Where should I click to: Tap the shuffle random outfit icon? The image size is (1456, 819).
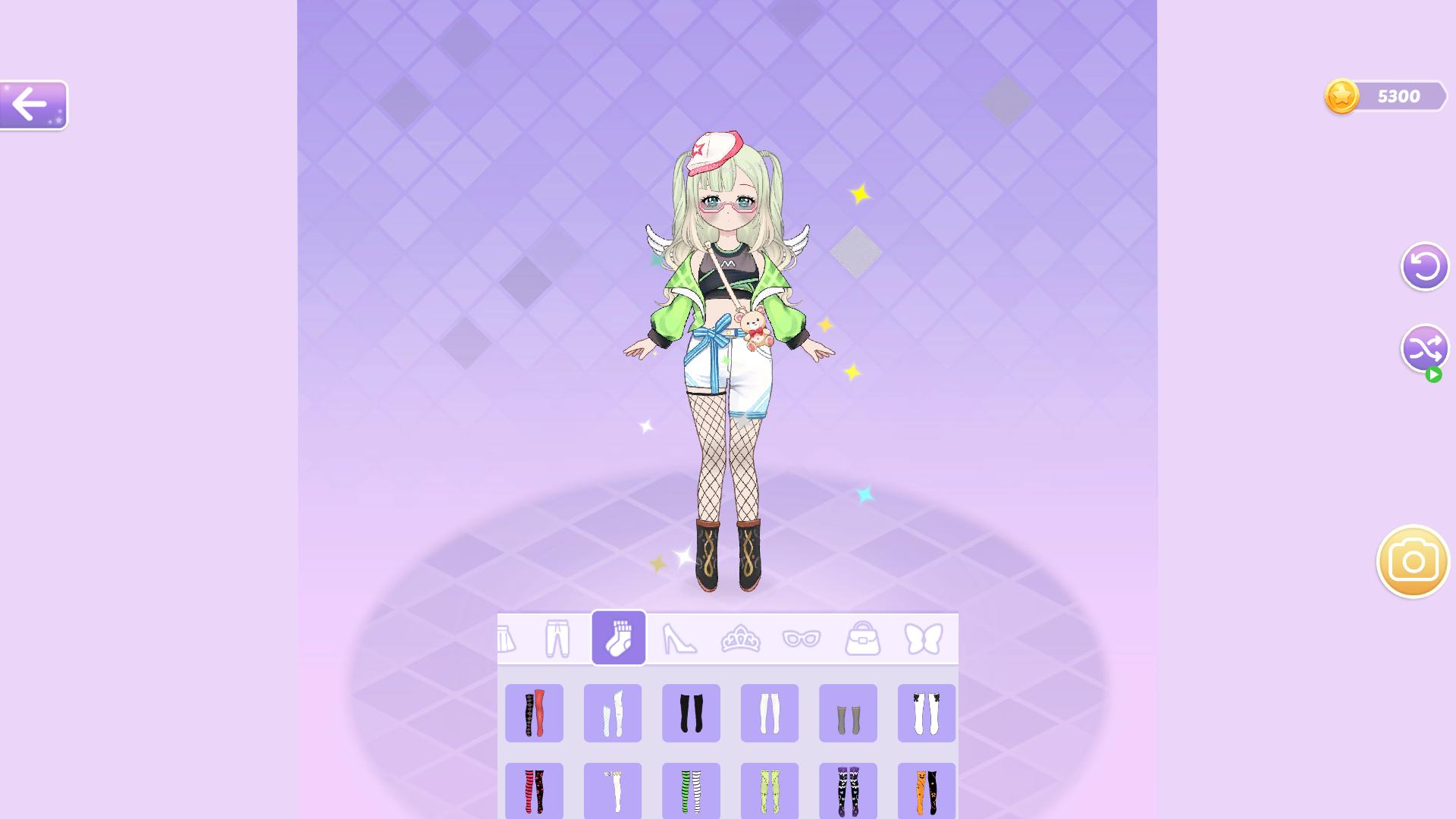[x=1424, y=350]
